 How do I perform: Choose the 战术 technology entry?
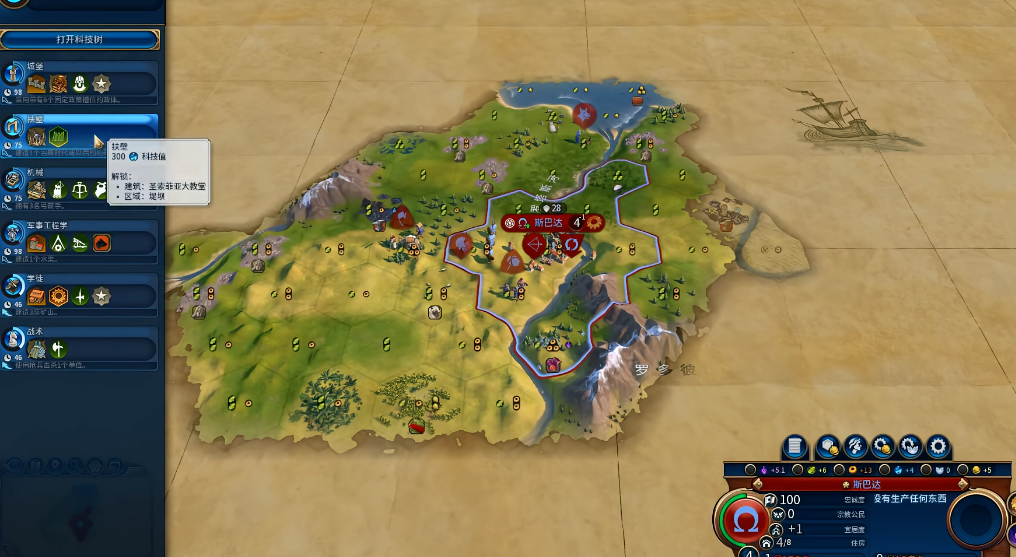click(x=82, y=346)
